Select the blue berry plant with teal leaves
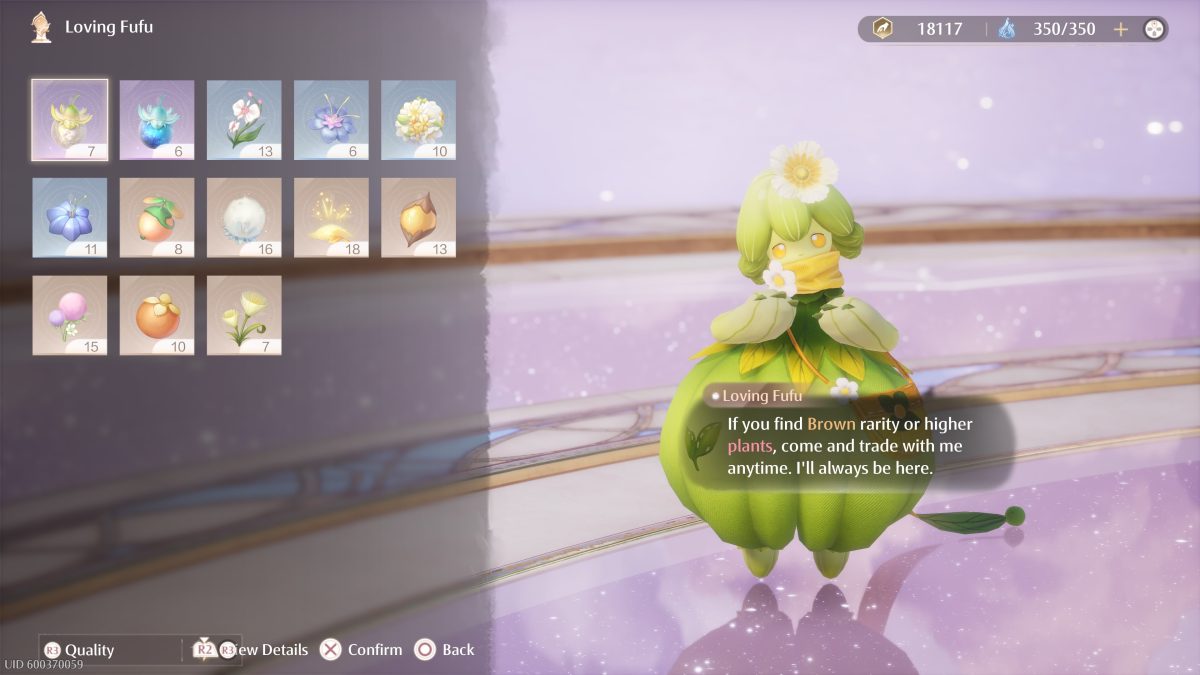 point(156,119)
